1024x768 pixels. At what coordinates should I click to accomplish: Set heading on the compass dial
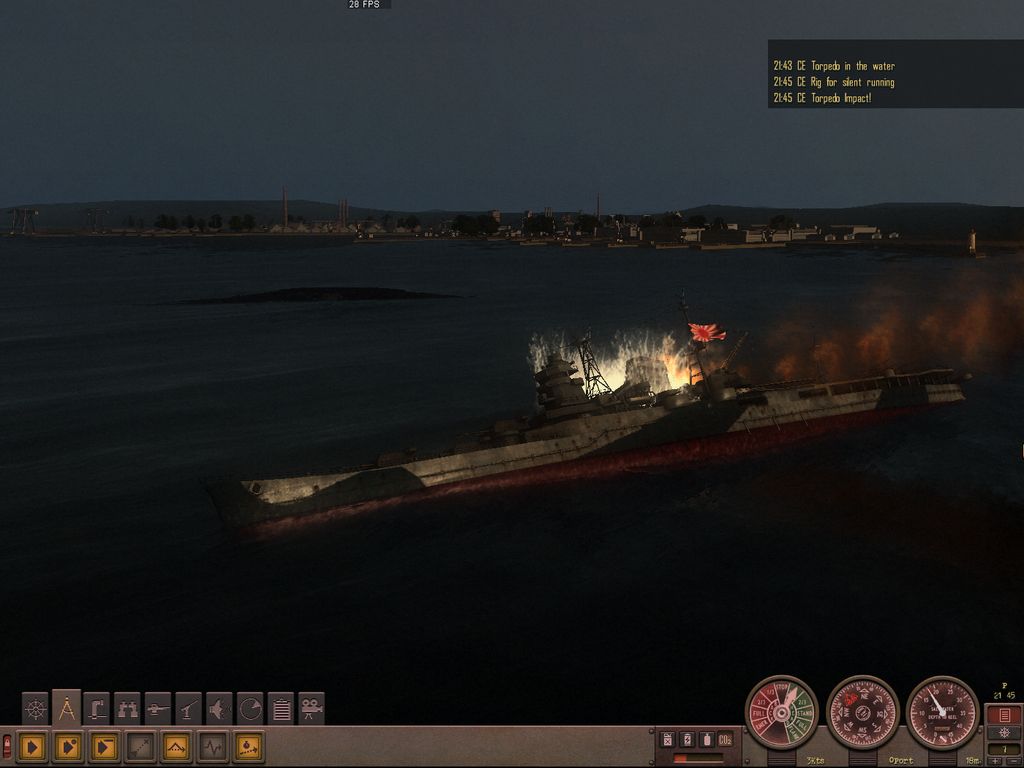click(x=862, y=712)
